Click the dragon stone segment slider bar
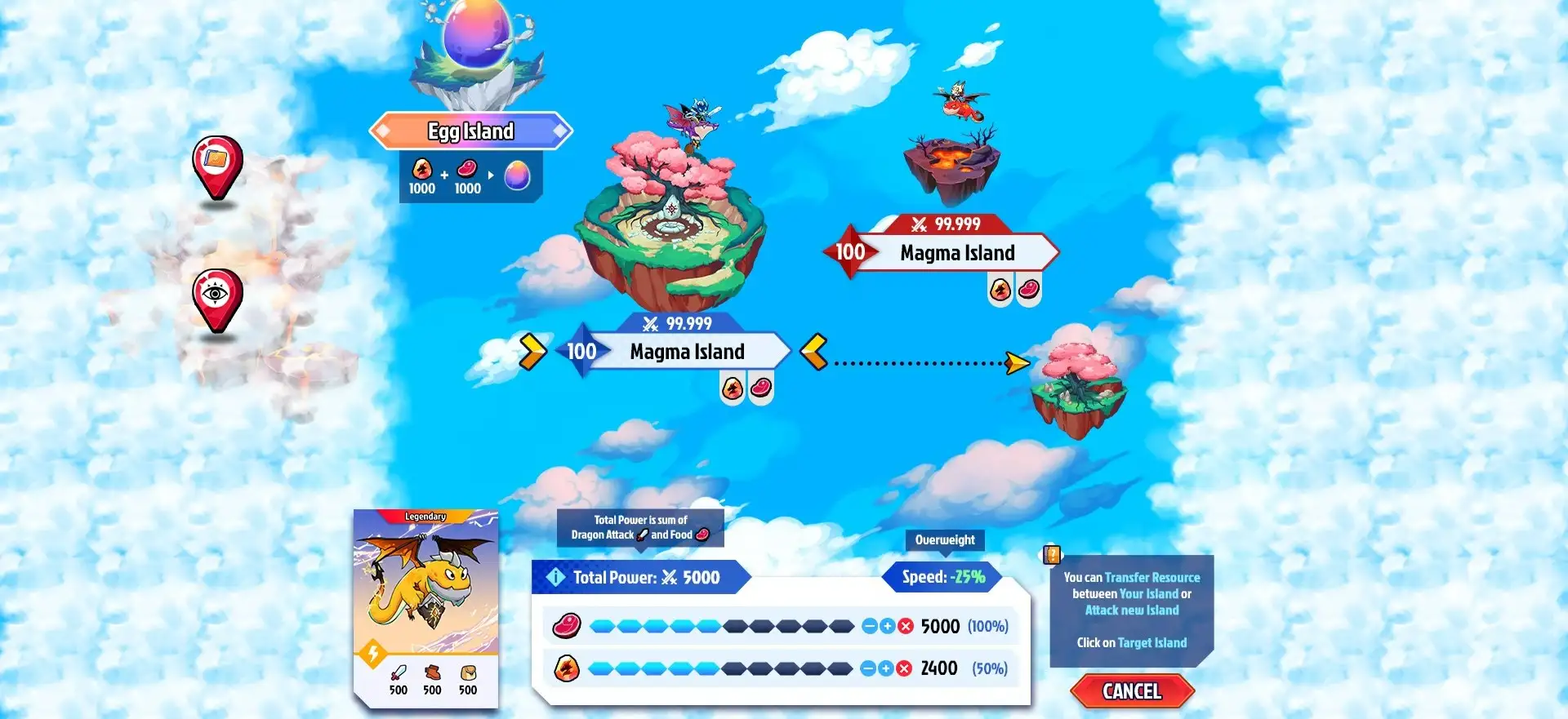The height and width of the screenshot is (719, 1568). (x=719, y=668)
